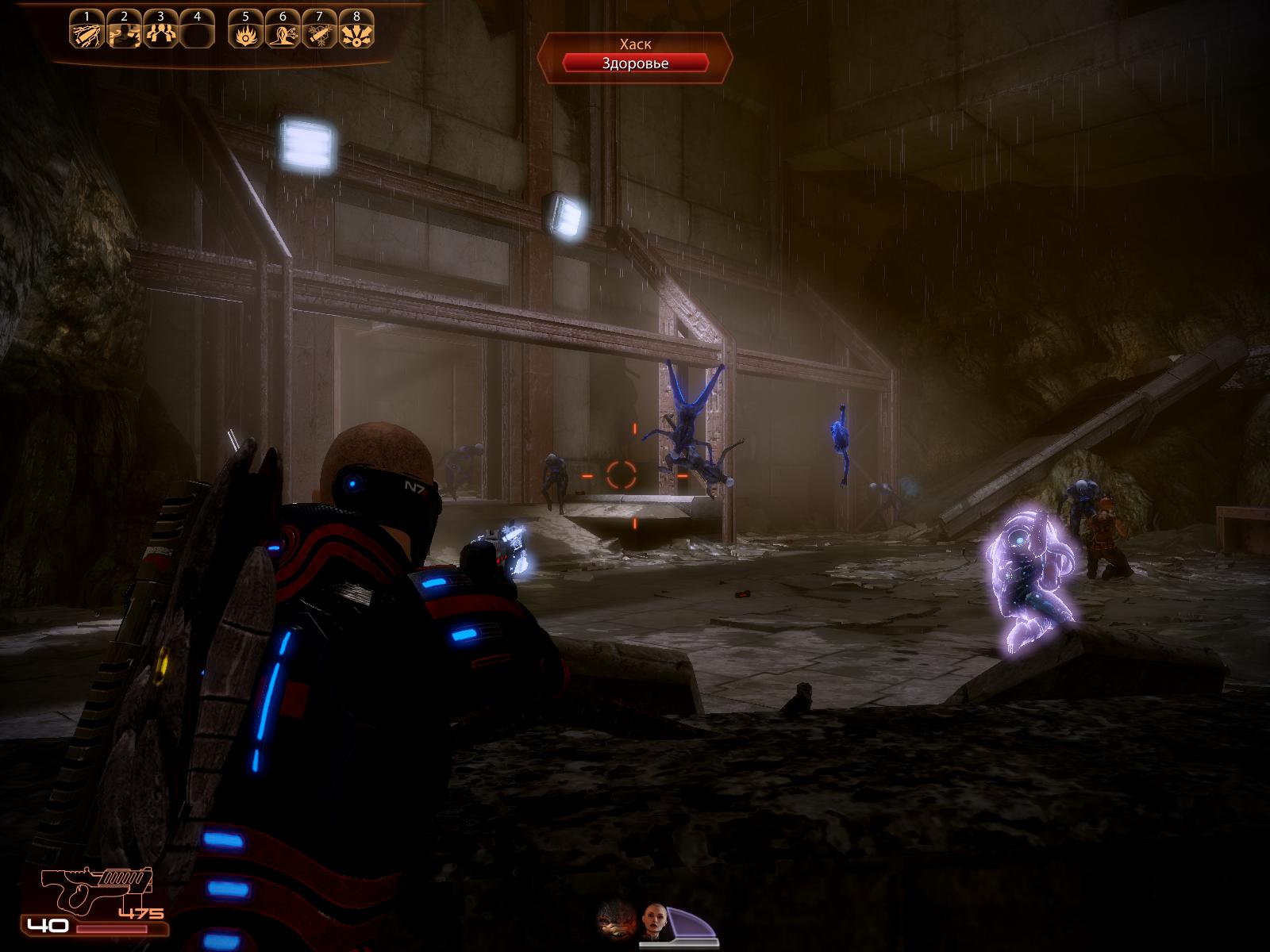Screen dimensions: 1270x952
Task: Trigger the squad power in slot 3
Action: (x=160, y=33)
